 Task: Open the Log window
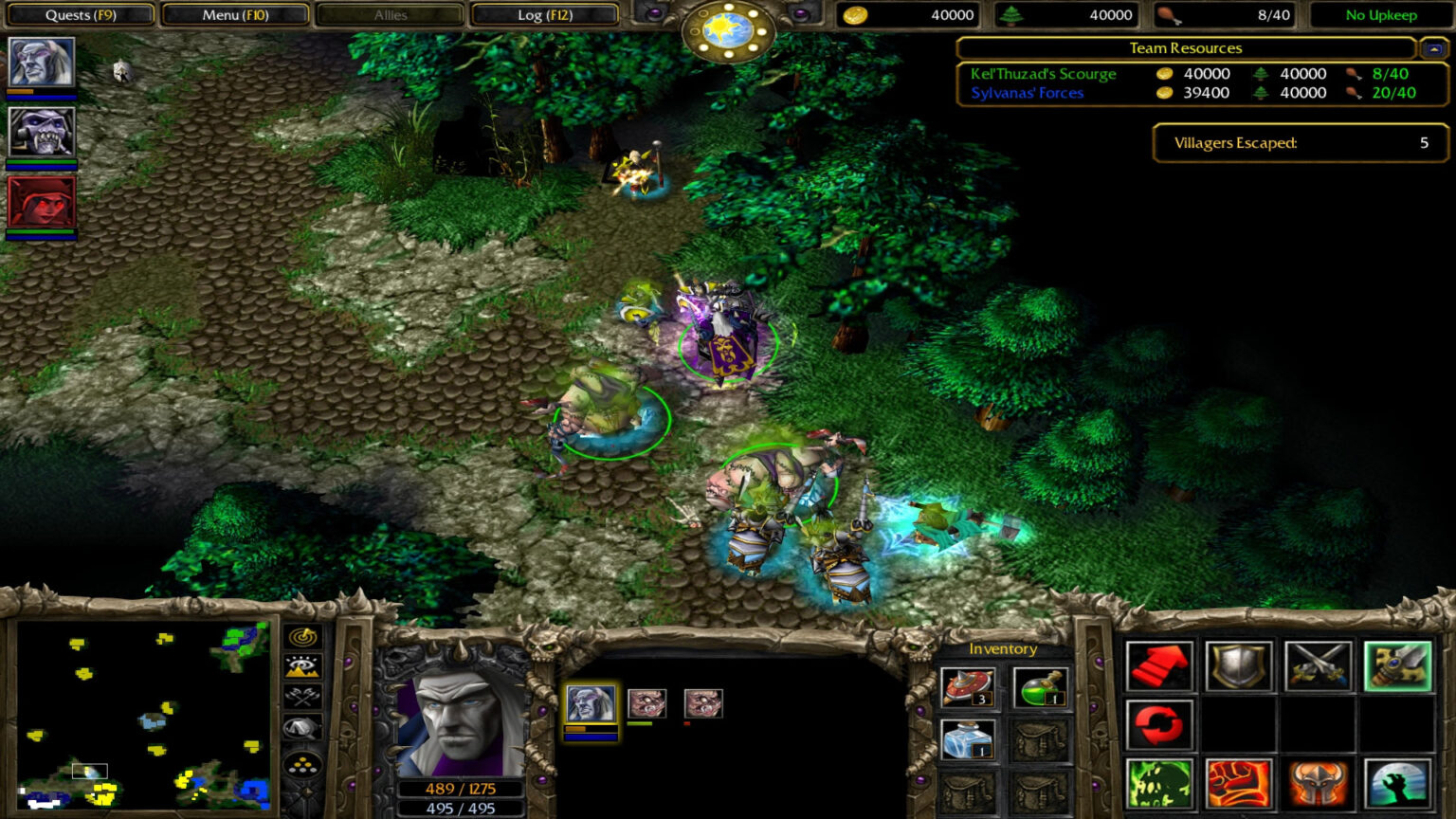click(545, 14)
